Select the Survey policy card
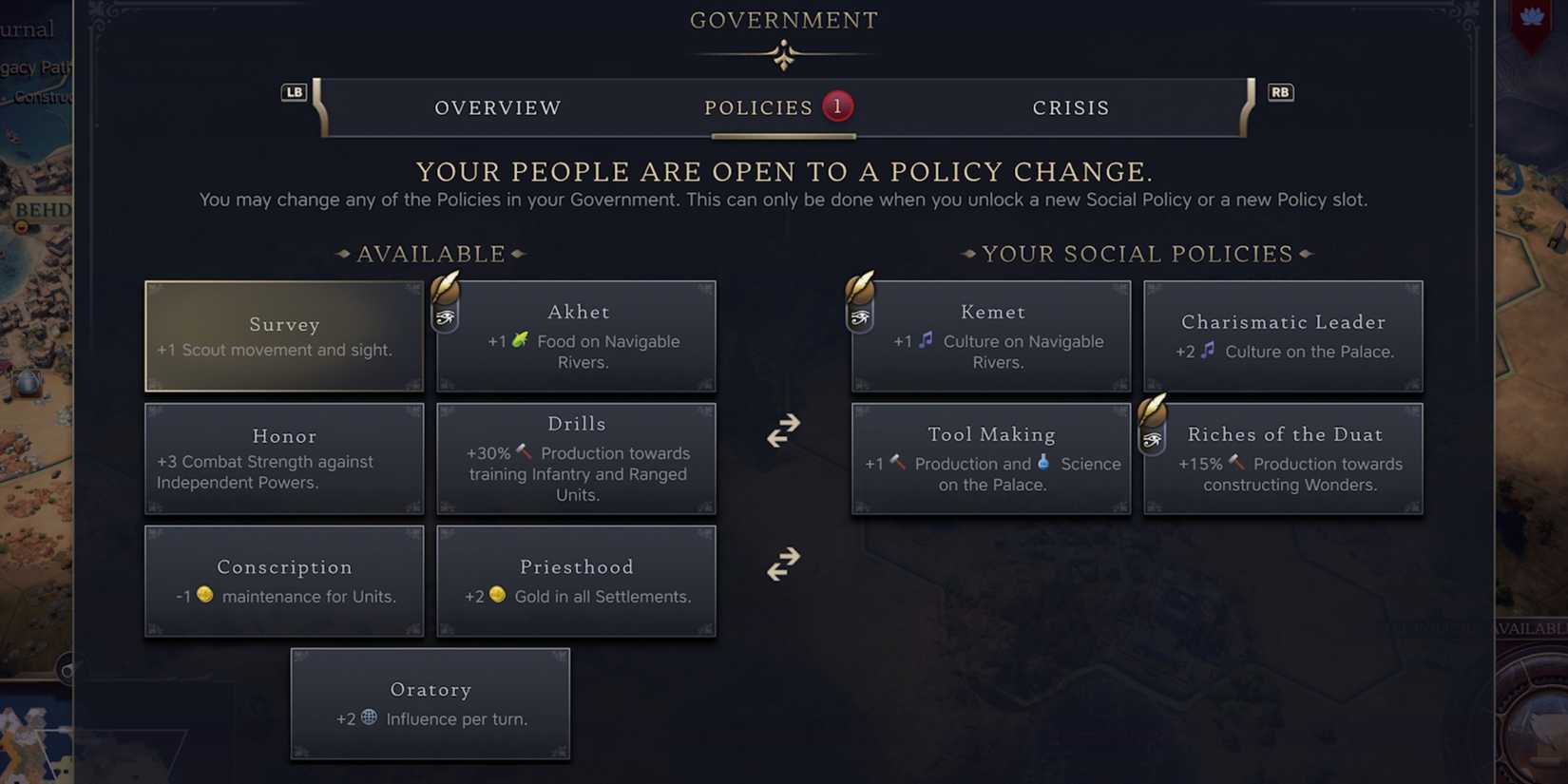This screenshot has height=784, width=1568. [x=284, y=335]
